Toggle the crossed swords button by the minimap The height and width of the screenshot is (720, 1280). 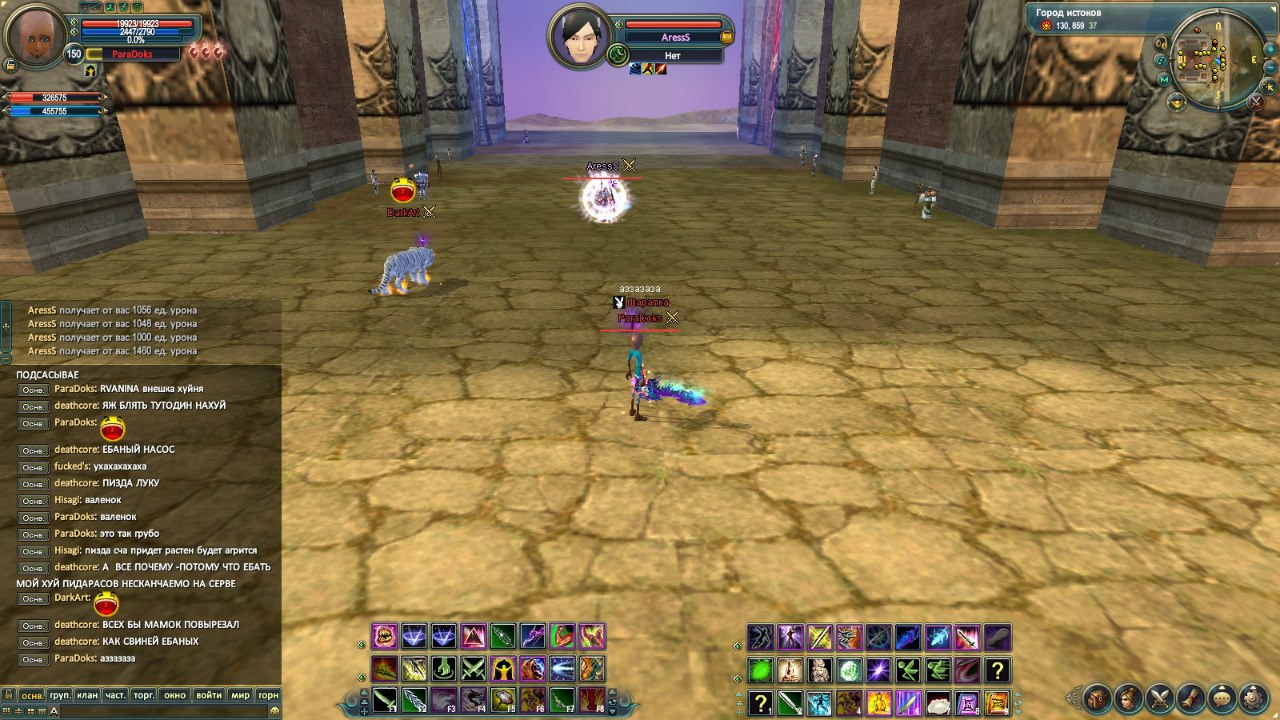[x=1256, y=101]
